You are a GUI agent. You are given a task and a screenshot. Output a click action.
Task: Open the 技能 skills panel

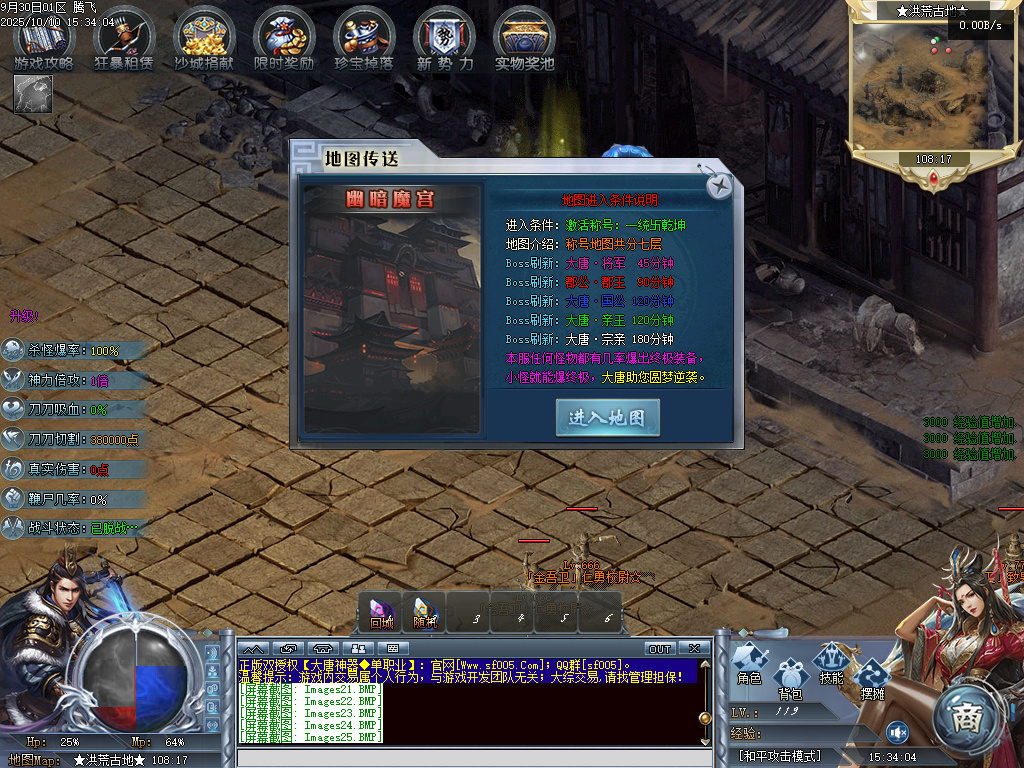pyautogui.click(x=831, y=663)
